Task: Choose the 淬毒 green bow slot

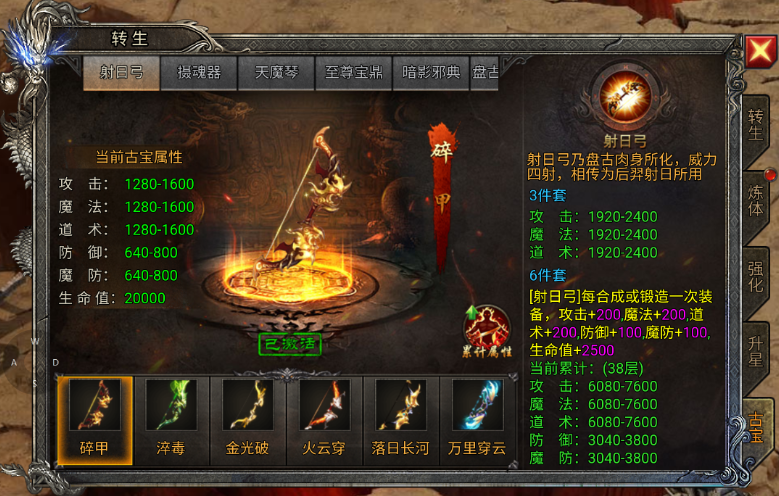Action: pyautogui.click(x=171, y=416)
